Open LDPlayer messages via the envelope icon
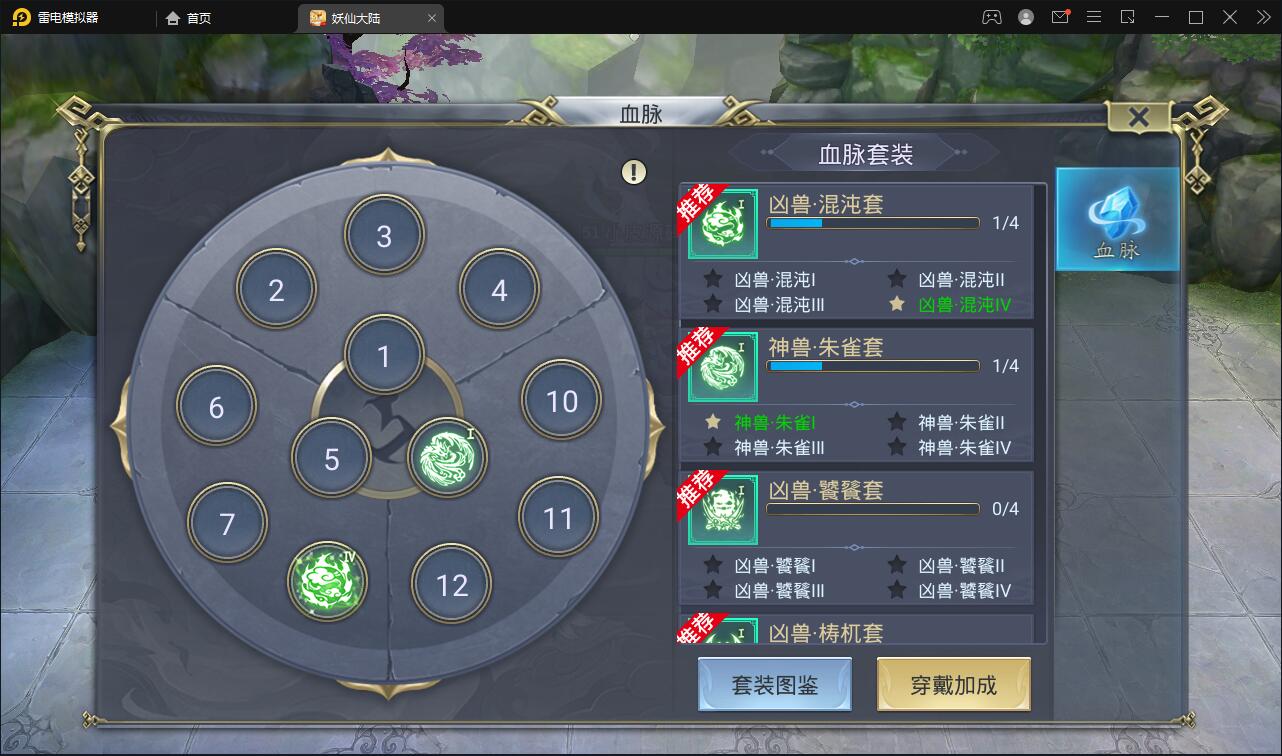Viewport: 1282px width, 756px height. click(1060, 17)
